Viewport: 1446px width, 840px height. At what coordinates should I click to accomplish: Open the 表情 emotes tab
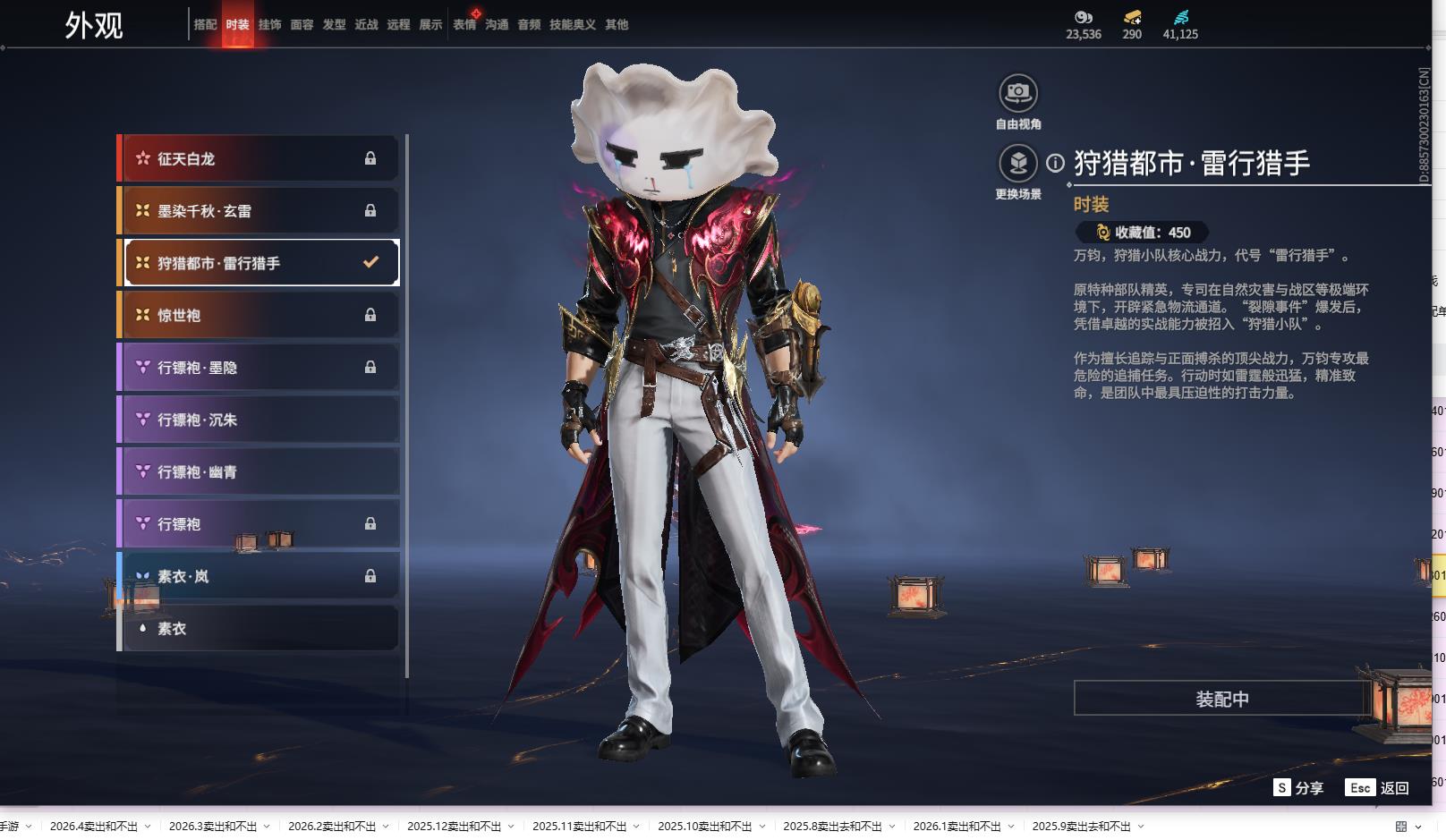(464, 25)
